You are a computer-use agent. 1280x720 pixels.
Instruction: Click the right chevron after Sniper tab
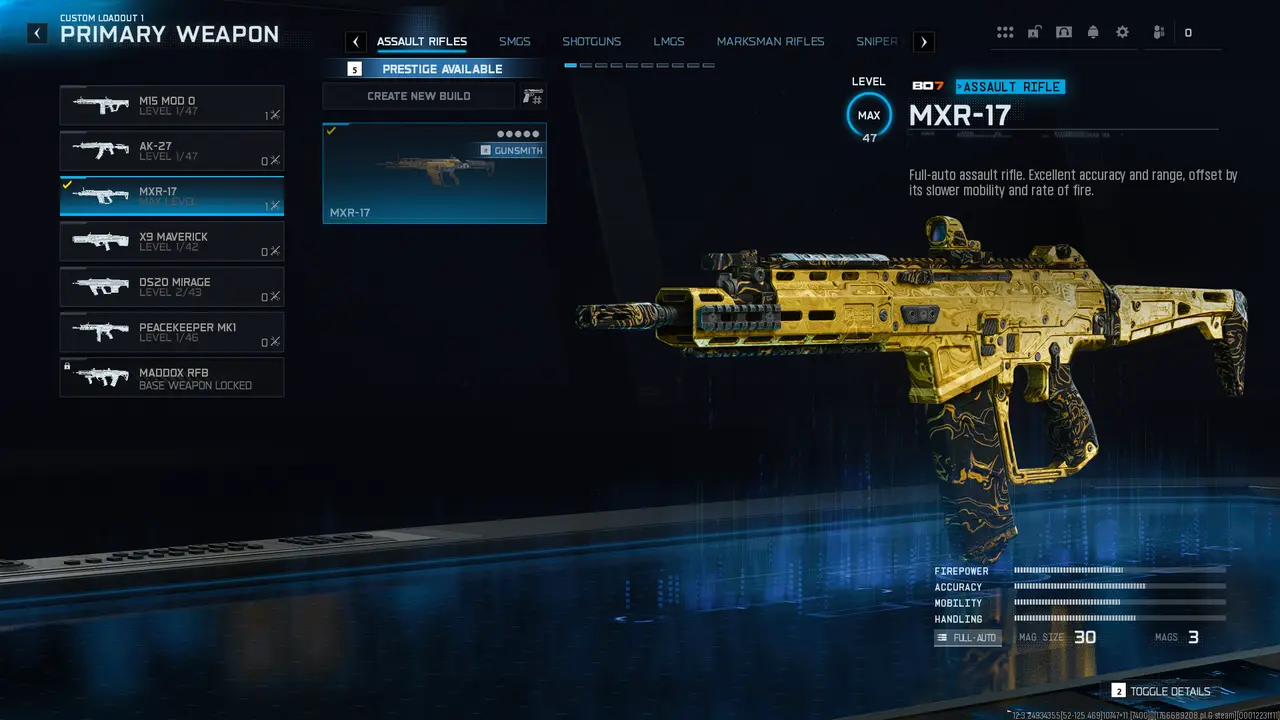click(923, 41)
